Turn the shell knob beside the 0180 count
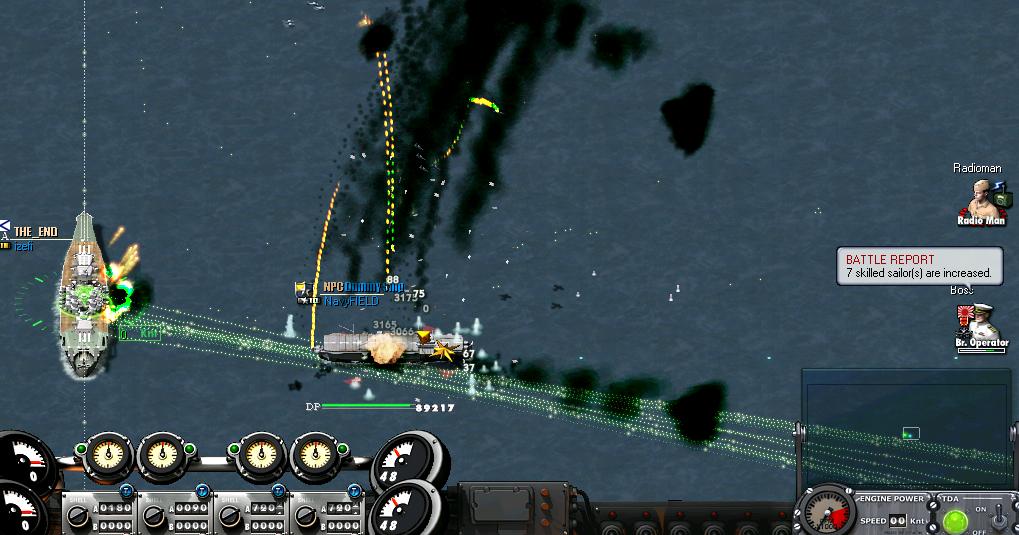 click(x=77, y=517)
